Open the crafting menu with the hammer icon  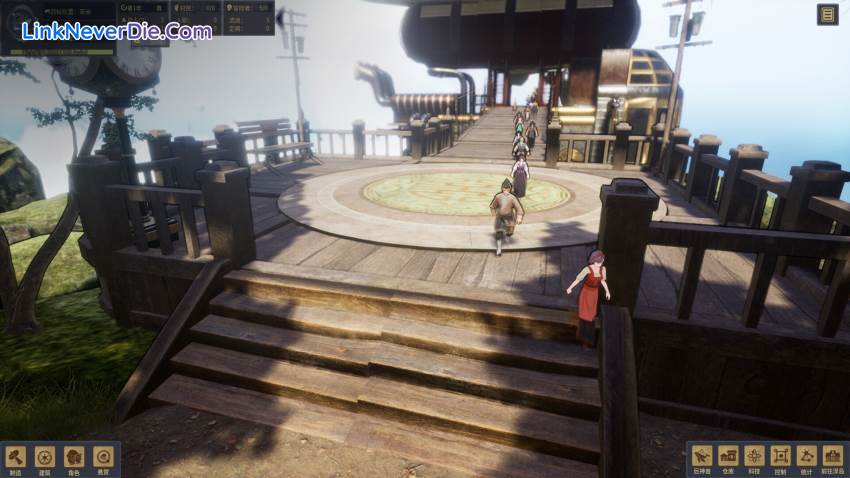(16, 458)
